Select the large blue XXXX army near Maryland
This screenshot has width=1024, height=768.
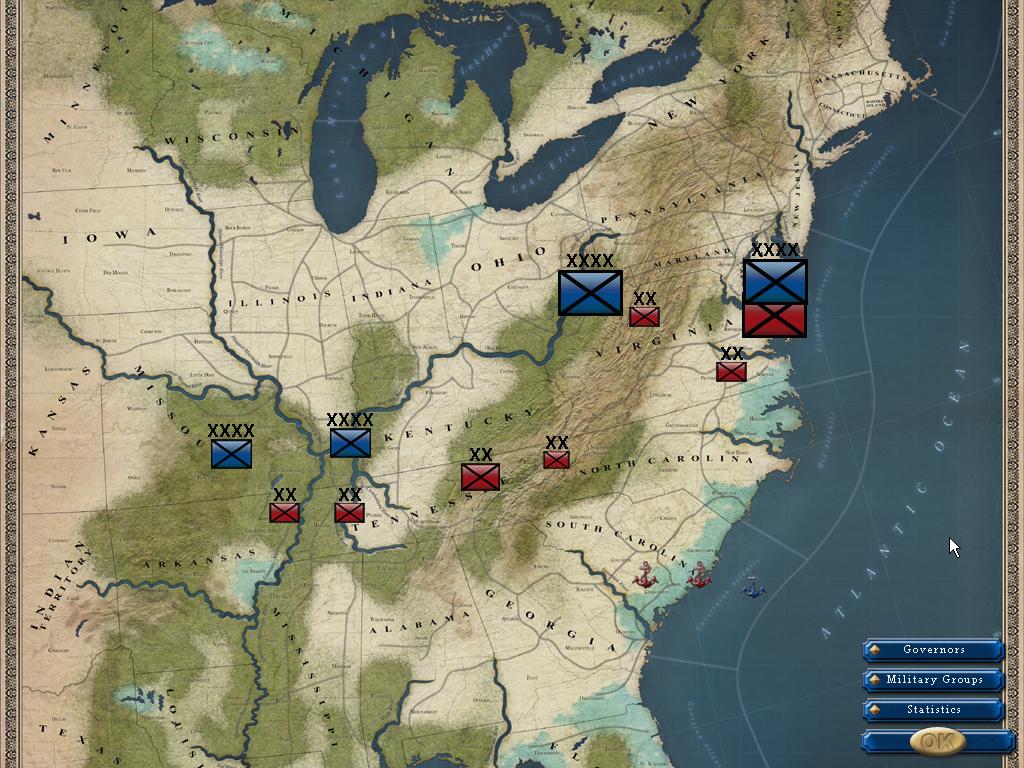point(775,281)
